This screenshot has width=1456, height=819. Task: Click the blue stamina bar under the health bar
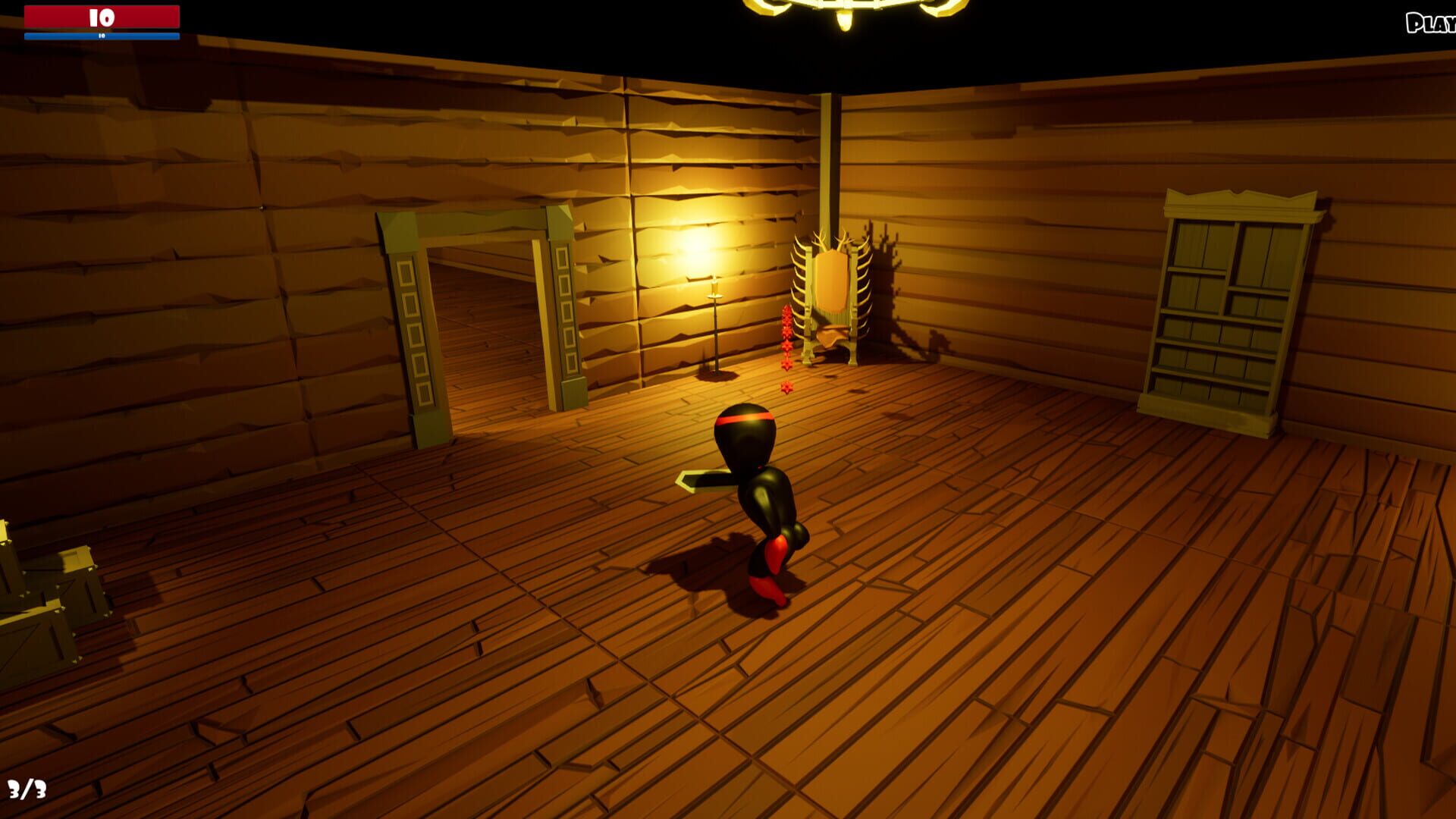[x=102, y=34]
